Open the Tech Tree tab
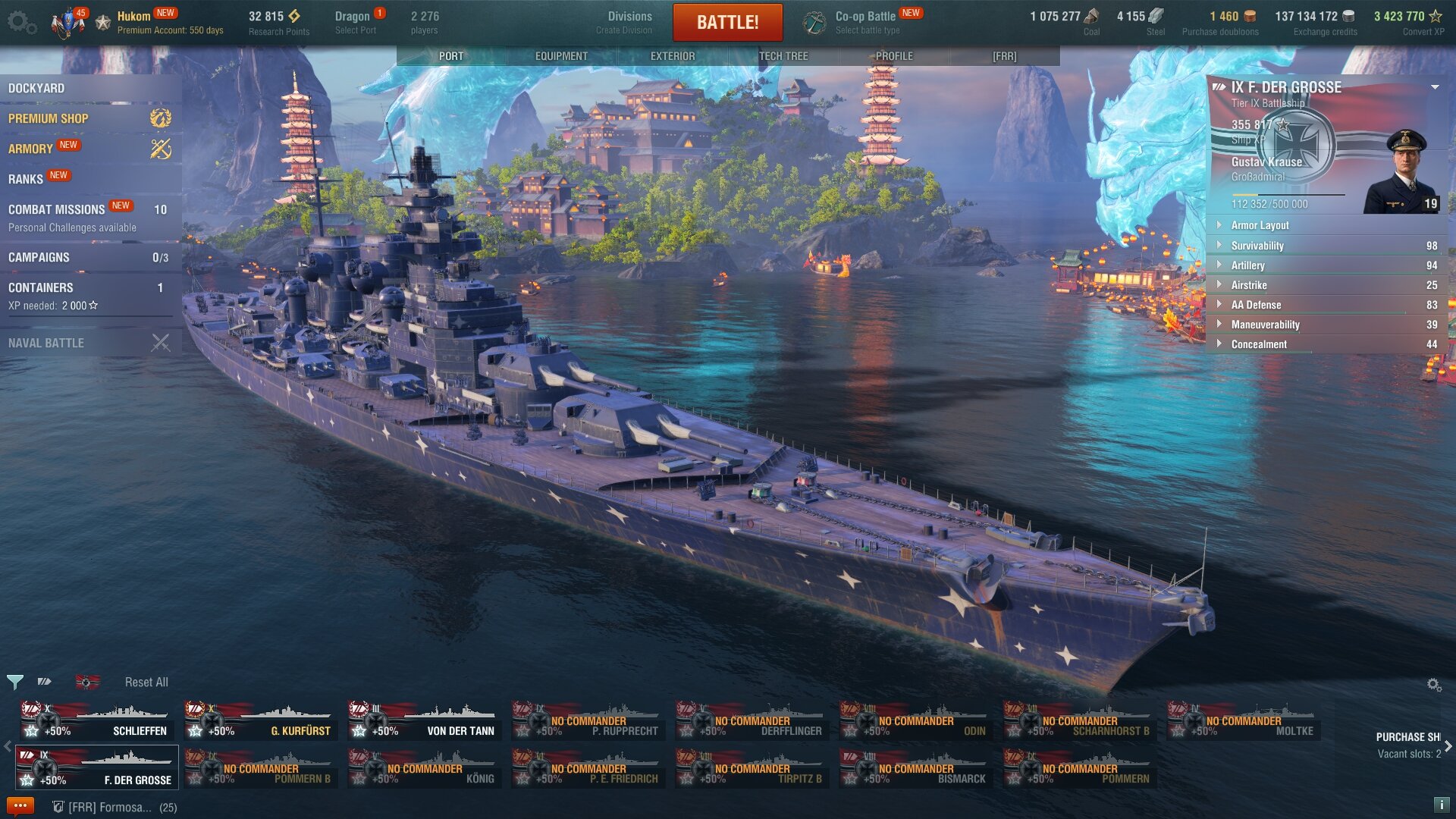The height and width of the screenshot is (819, 1456). tap(783, 56)
